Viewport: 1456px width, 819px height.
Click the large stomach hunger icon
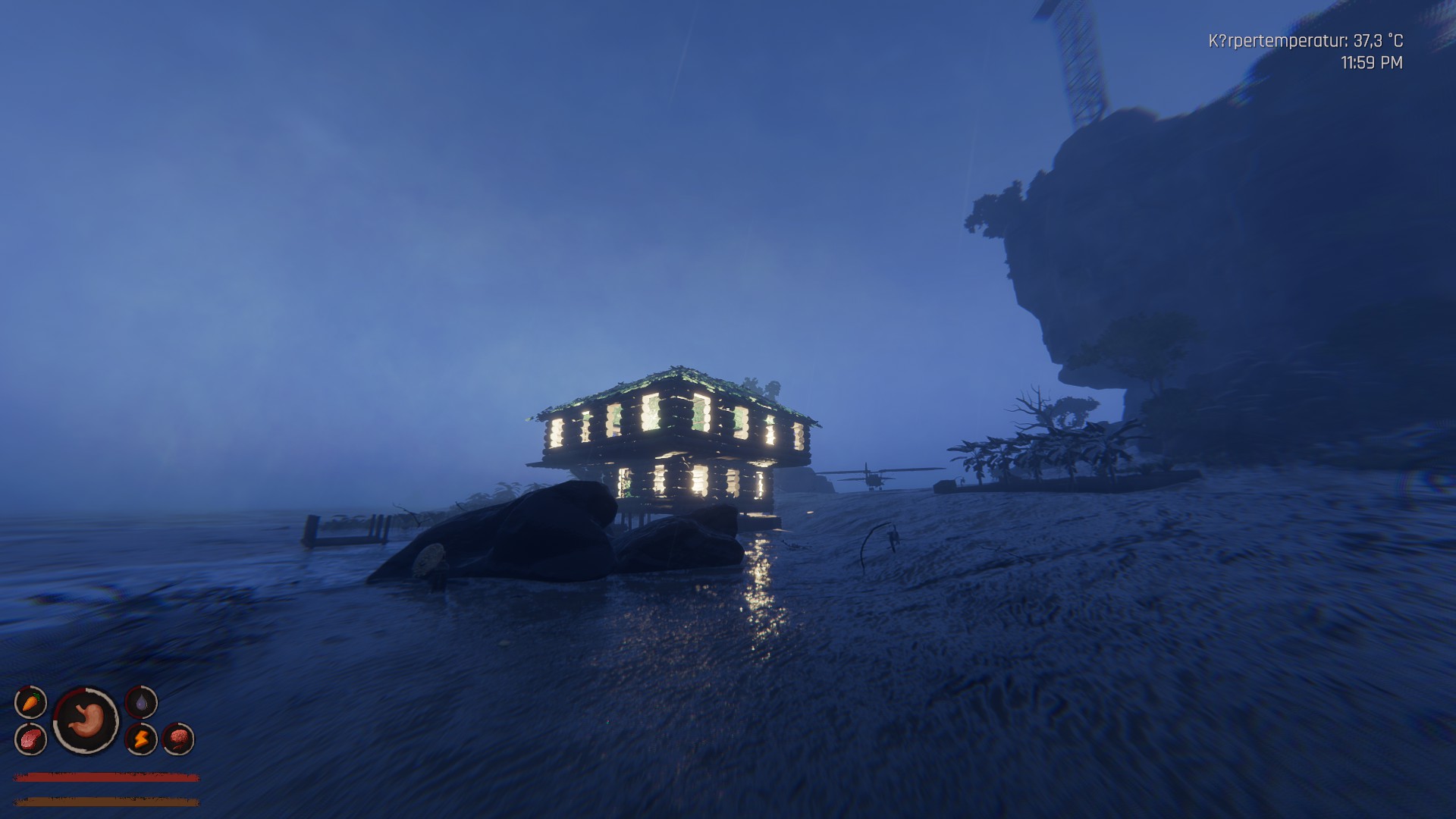point(86,720)
